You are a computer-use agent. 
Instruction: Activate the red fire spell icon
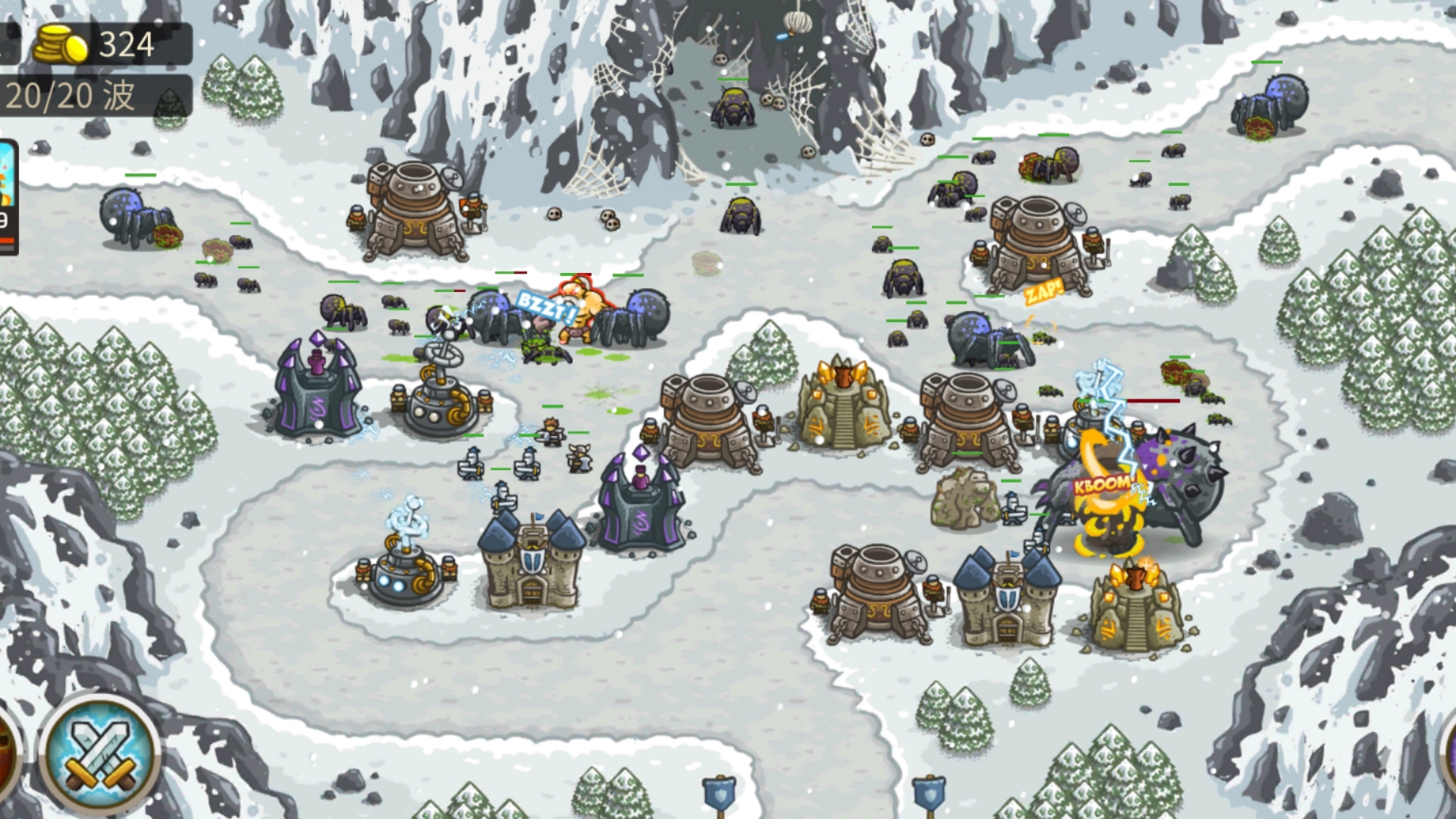(6, 752)
